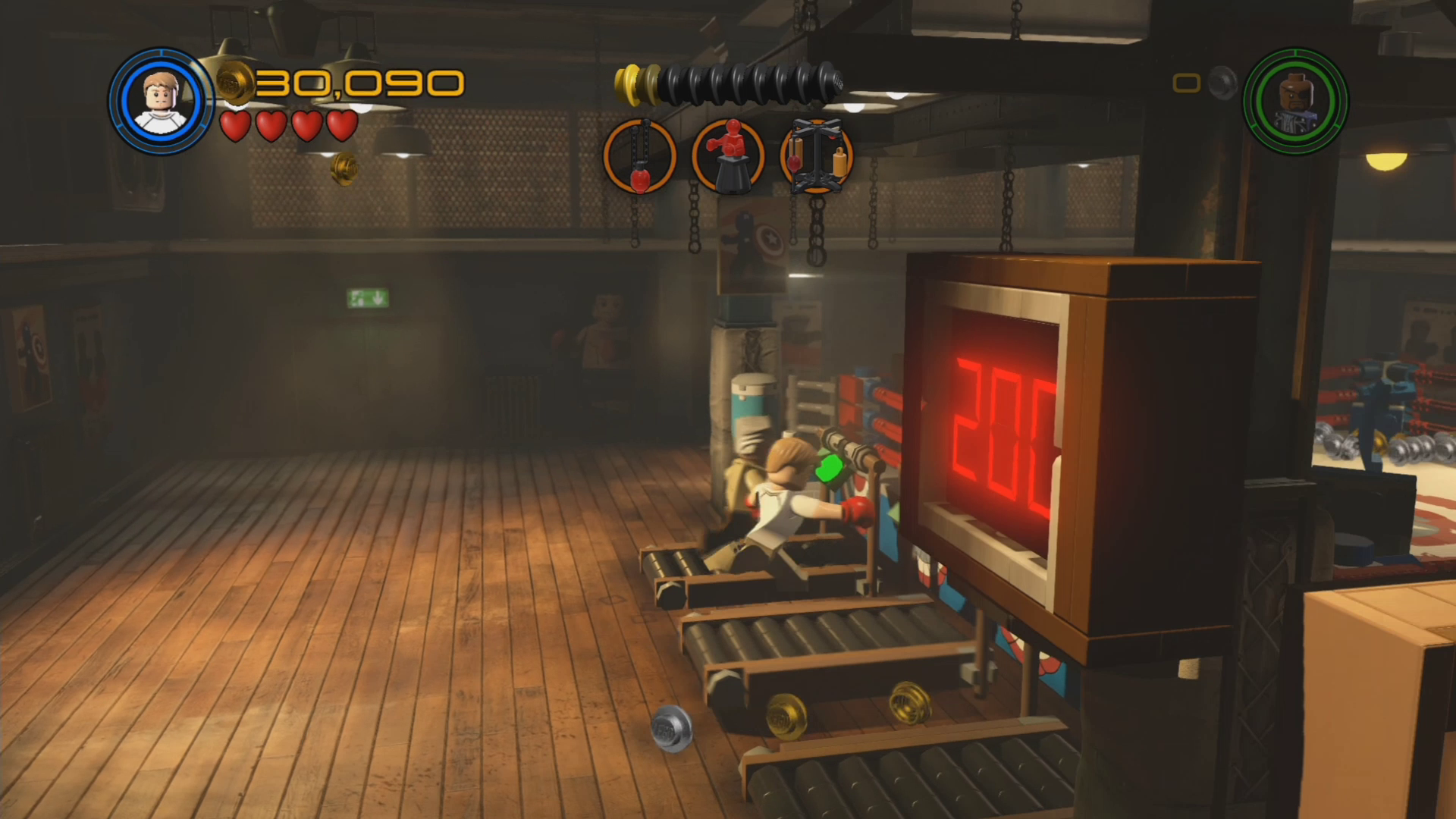This screenshot has height=819, width=1456.
Task: Pick the weight rack objective icon
Action: 817,156
